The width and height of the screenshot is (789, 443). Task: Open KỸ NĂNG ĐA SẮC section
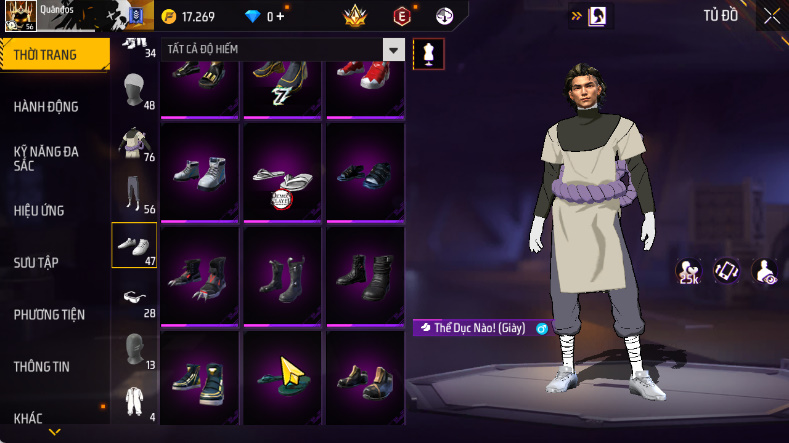46,158
